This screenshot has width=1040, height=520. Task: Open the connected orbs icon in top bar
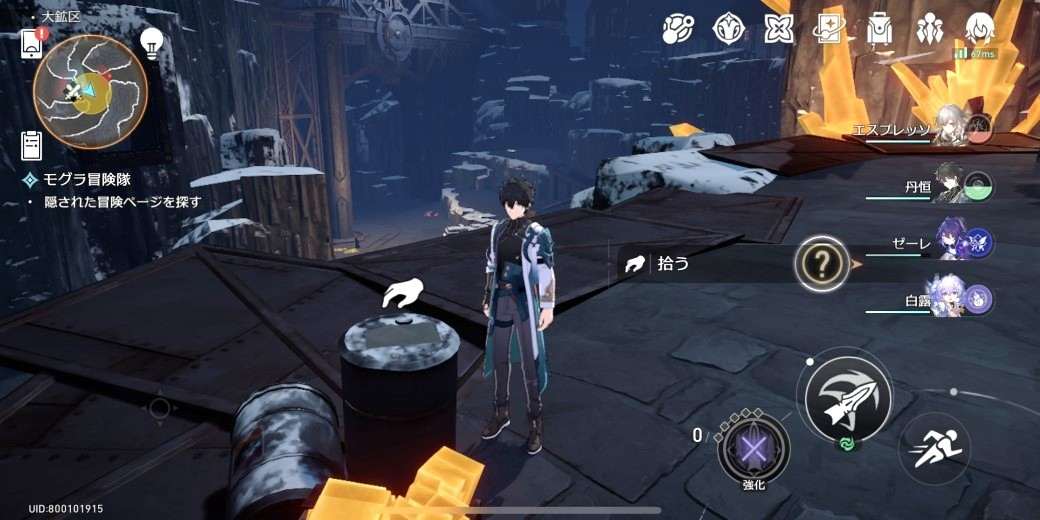coord(679,29)
